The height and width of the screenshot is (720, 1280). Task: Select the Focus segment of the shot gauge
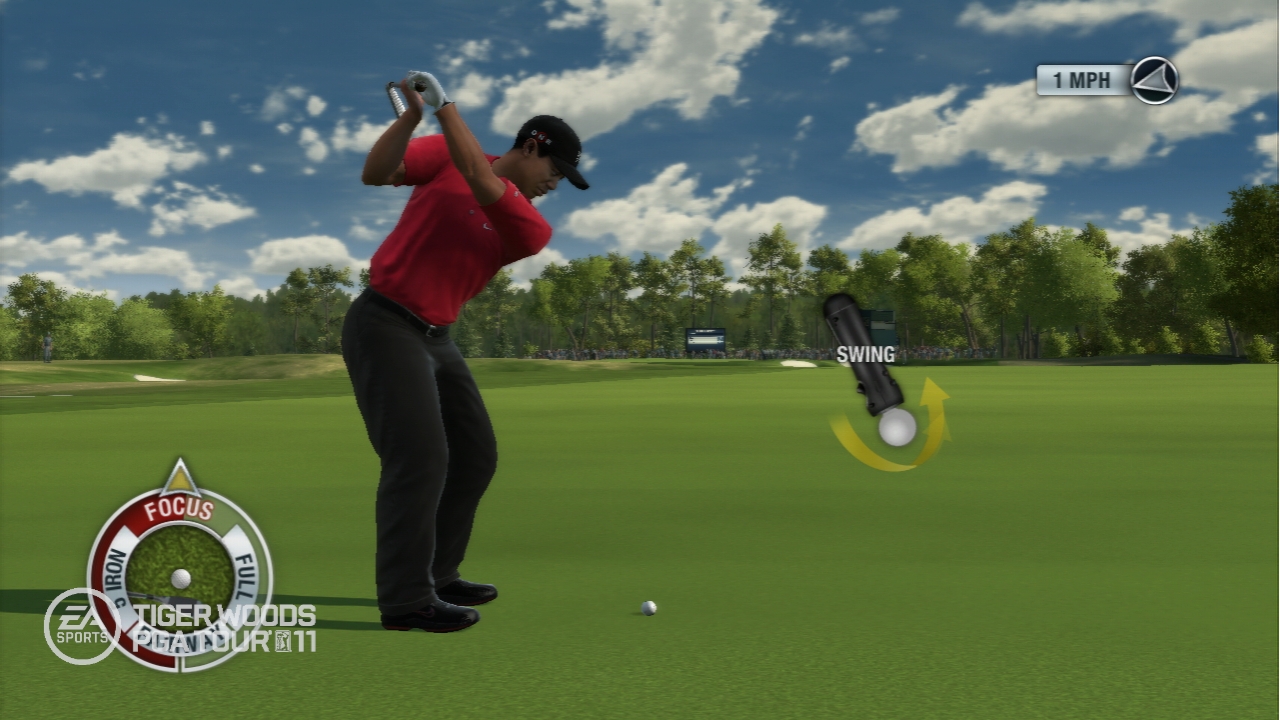pos(178,509)
